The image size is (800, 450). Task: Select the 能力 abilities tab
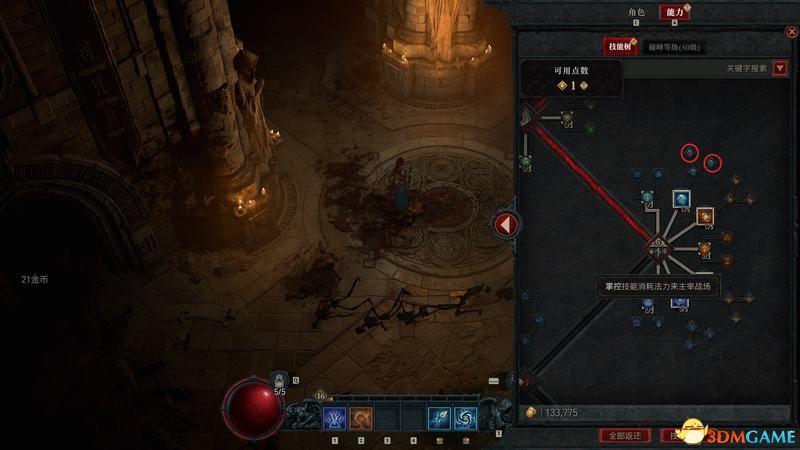pyautogui.click(x=675, y=12)
